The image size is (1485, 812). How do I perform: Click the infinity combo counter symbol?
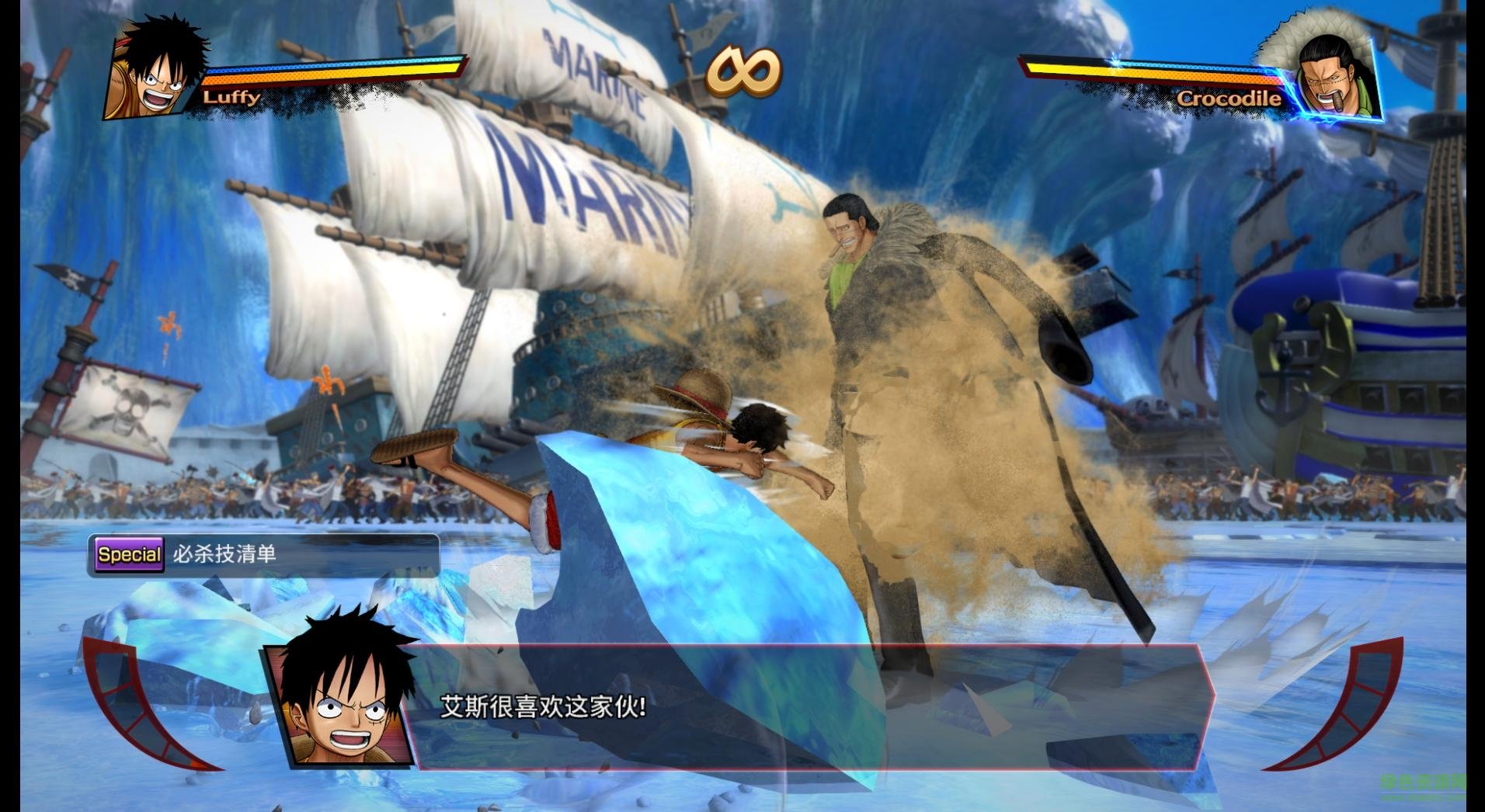coord(743,74)
